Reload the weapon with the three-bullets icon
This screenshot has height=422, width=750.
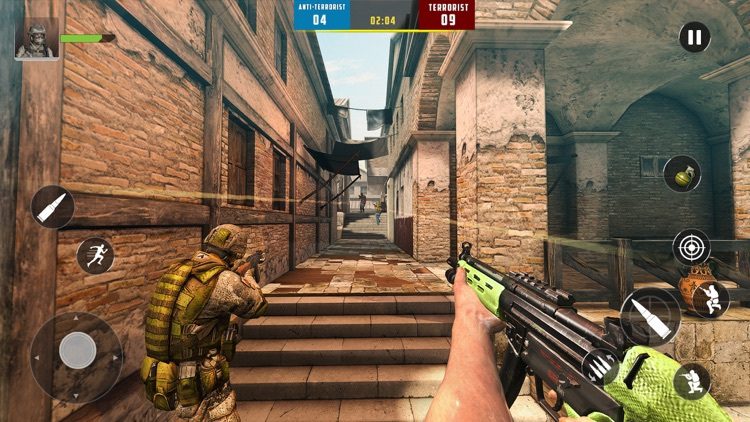click(x=600, y=367)
